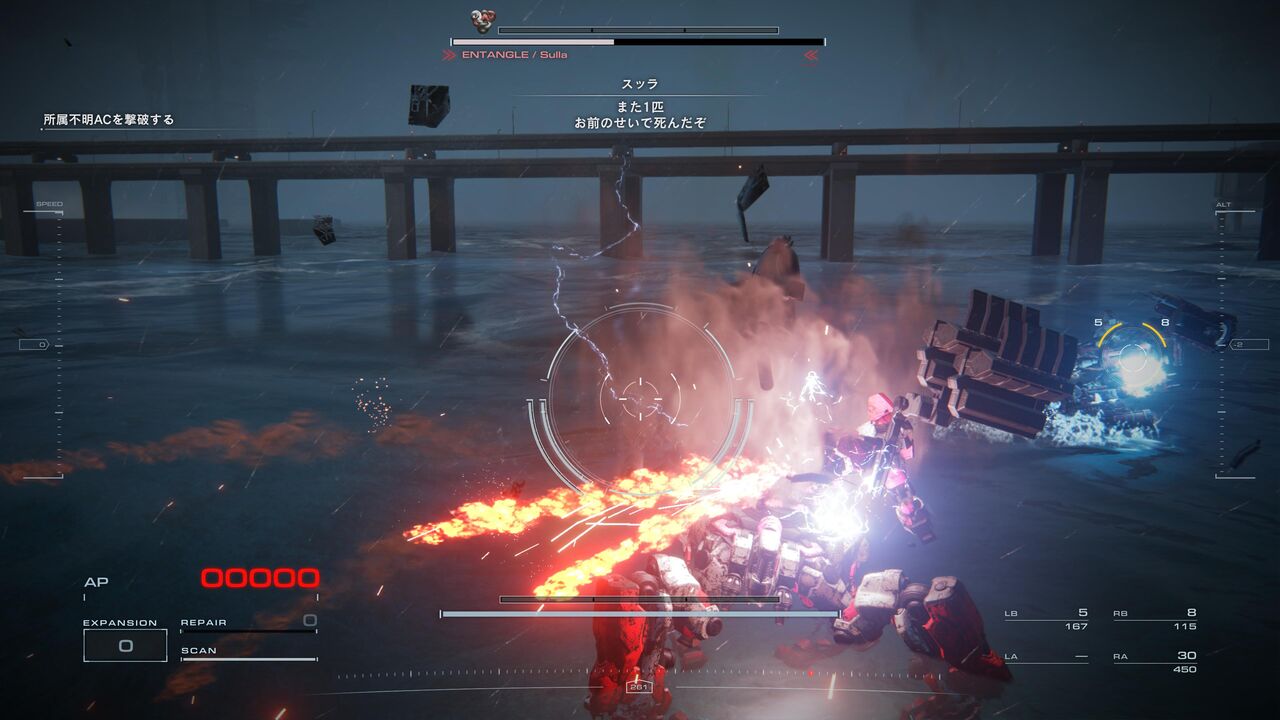The height and width of the screenshot is (720, 1280).
Task: Select the mission objective tracker text
Action: coord(108,120)
